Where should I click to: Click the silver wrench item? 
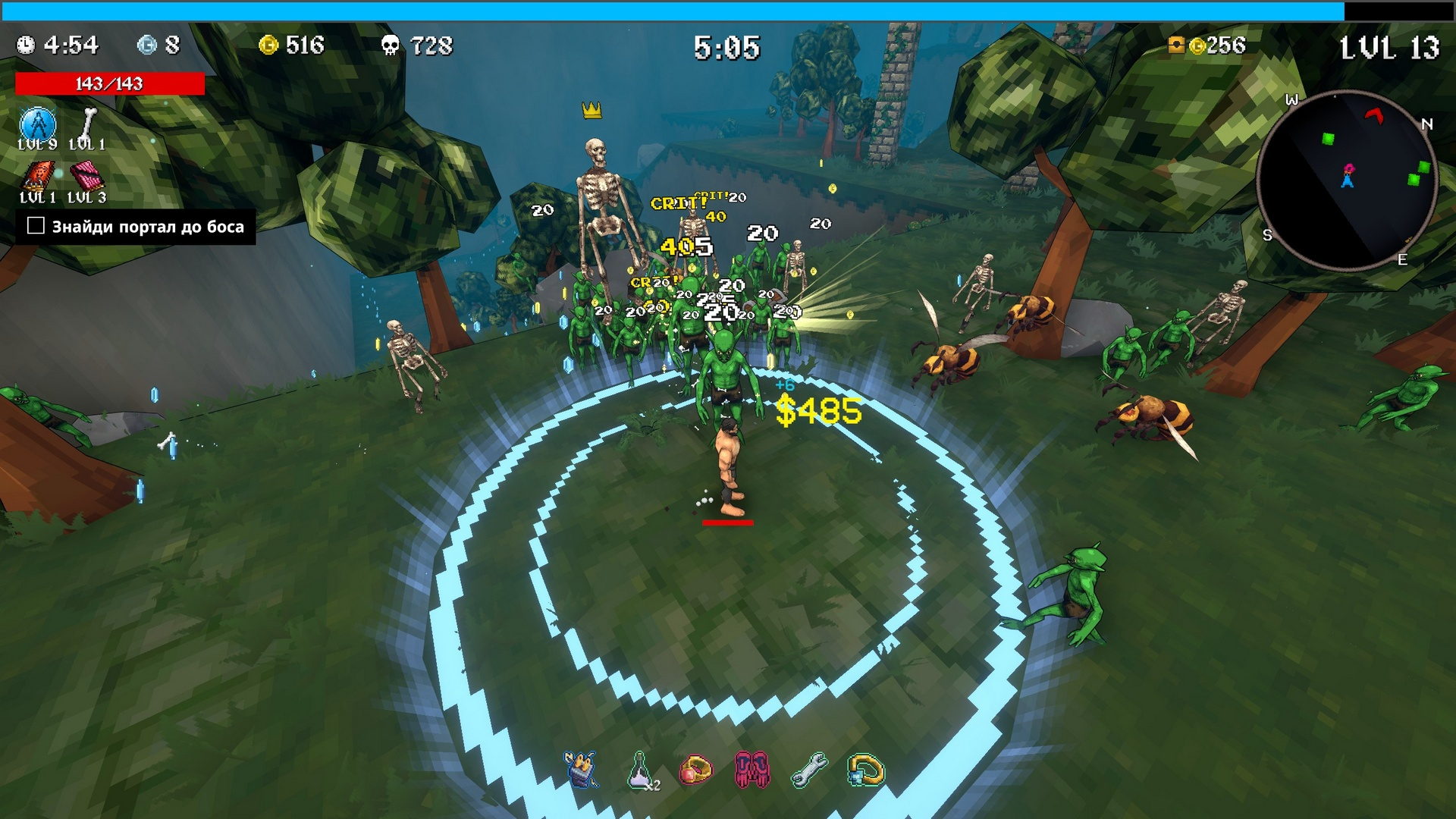[x=809, y=770]
